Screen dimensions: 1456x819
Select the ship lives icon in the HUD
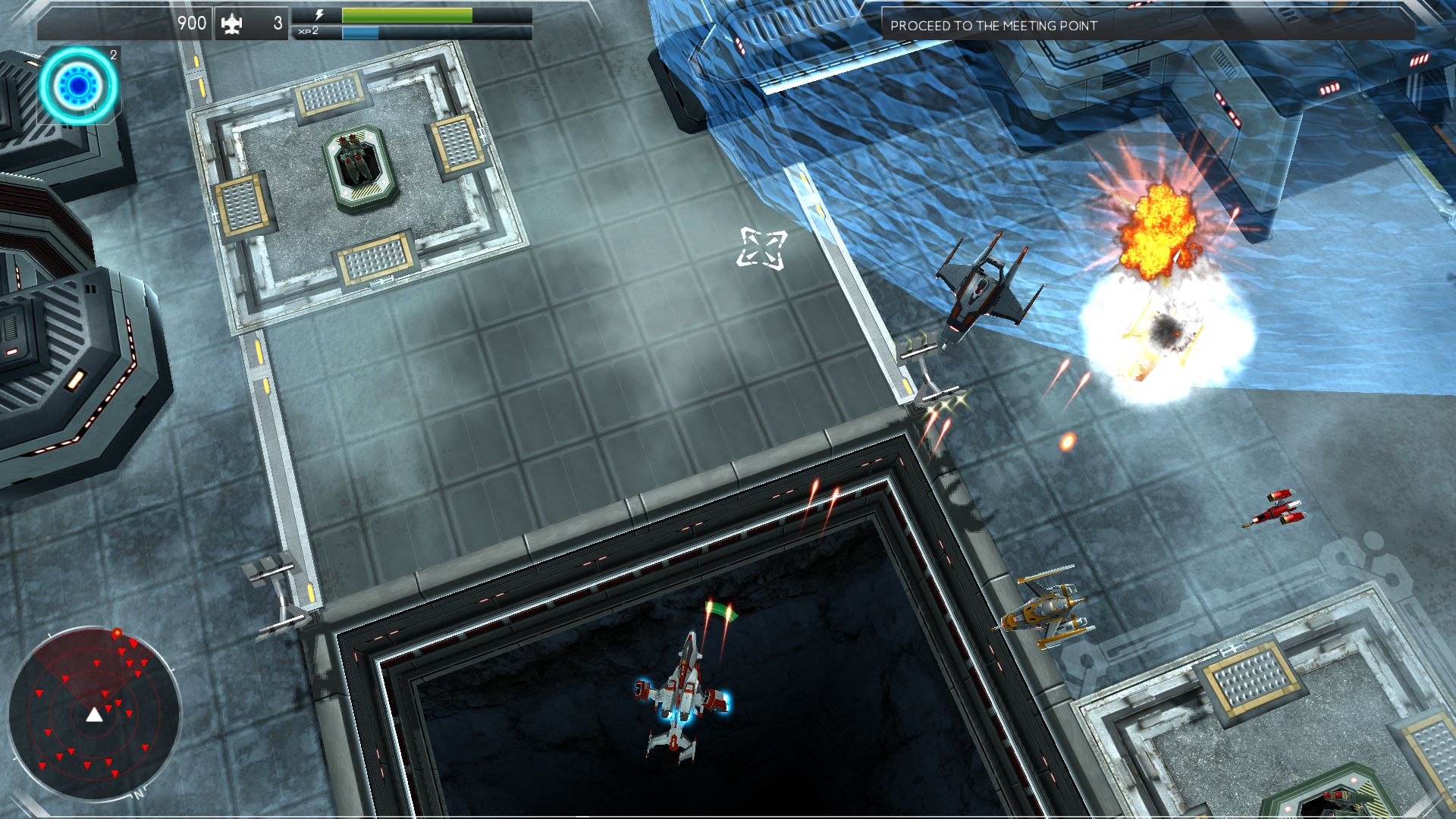tap(232, 24)
